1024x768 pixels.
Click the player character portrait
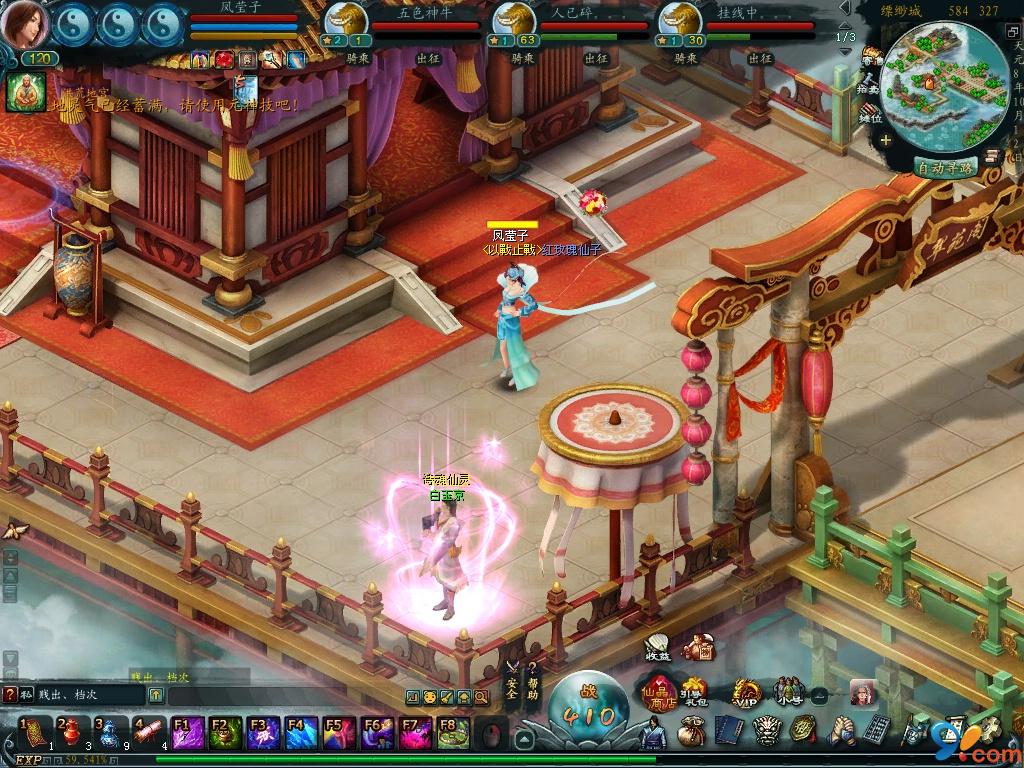pos(24,25)
